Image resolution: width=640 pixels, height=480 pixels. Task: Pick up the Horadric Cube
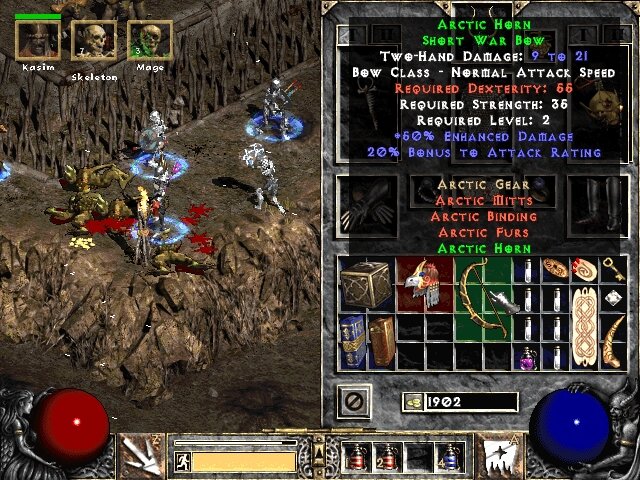click(366, 283)
